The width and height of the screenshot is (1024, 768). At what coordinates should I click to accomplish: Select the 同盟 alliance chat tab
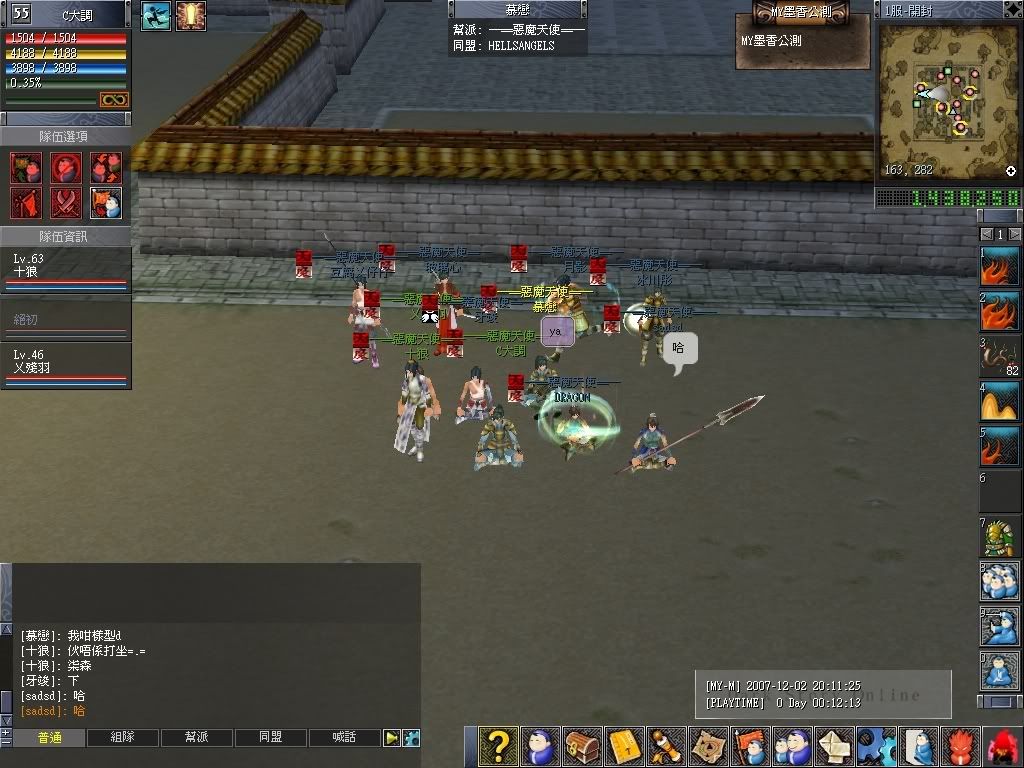pyautogui.click(x=270, y=738)
